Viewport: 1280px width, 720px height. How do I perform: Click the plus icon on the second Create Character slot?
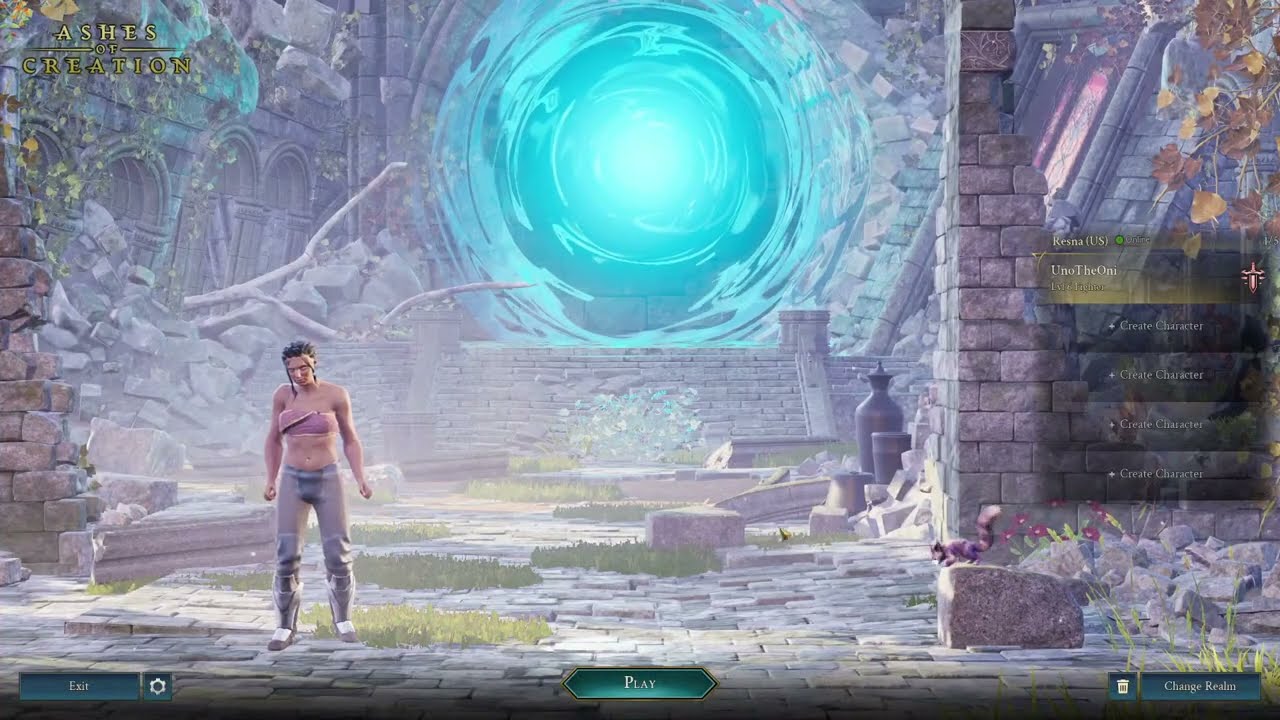[1114, 374]
